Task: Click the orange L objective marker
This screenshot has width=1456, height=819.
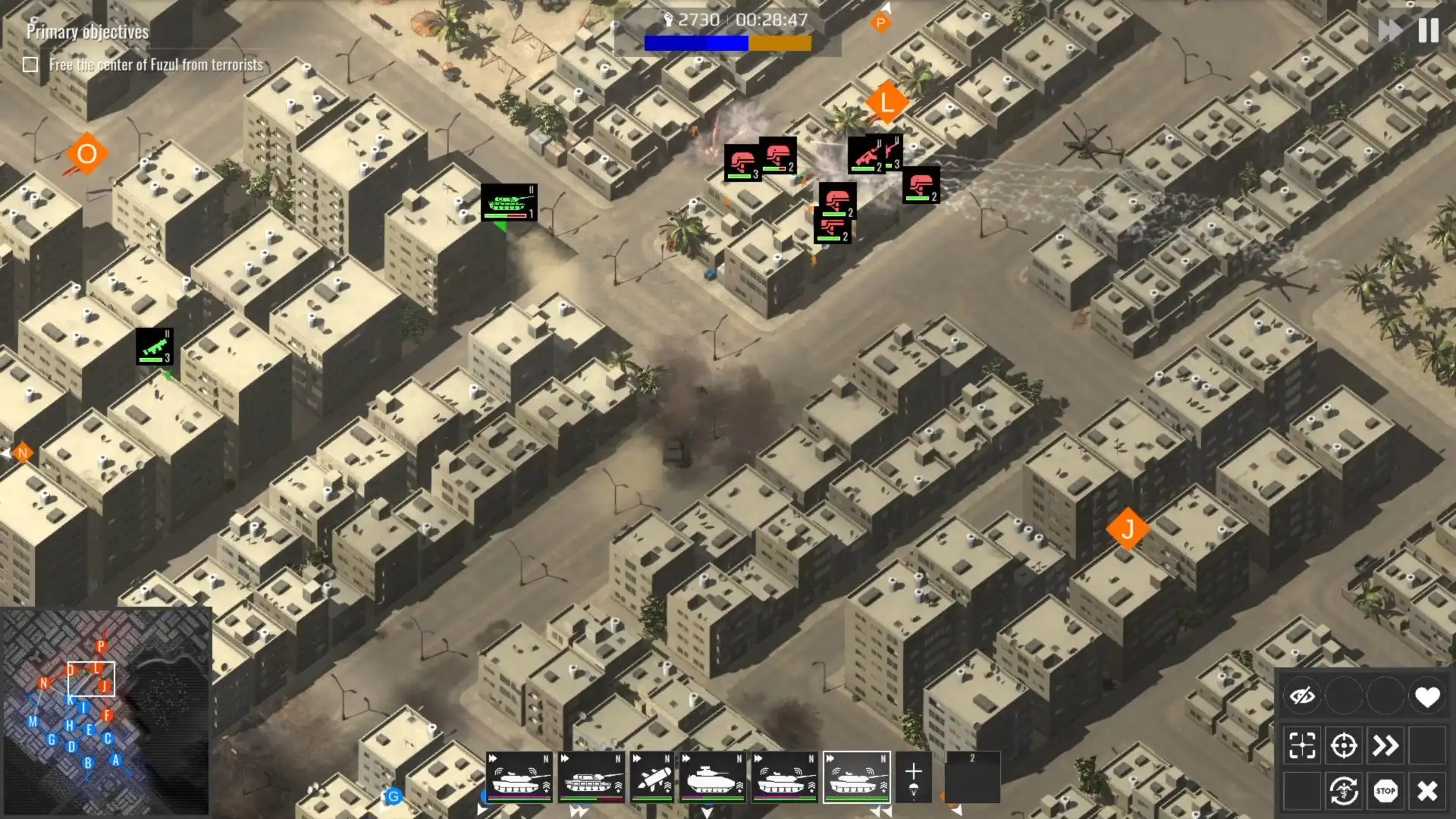Action: (x=887, y=101)
